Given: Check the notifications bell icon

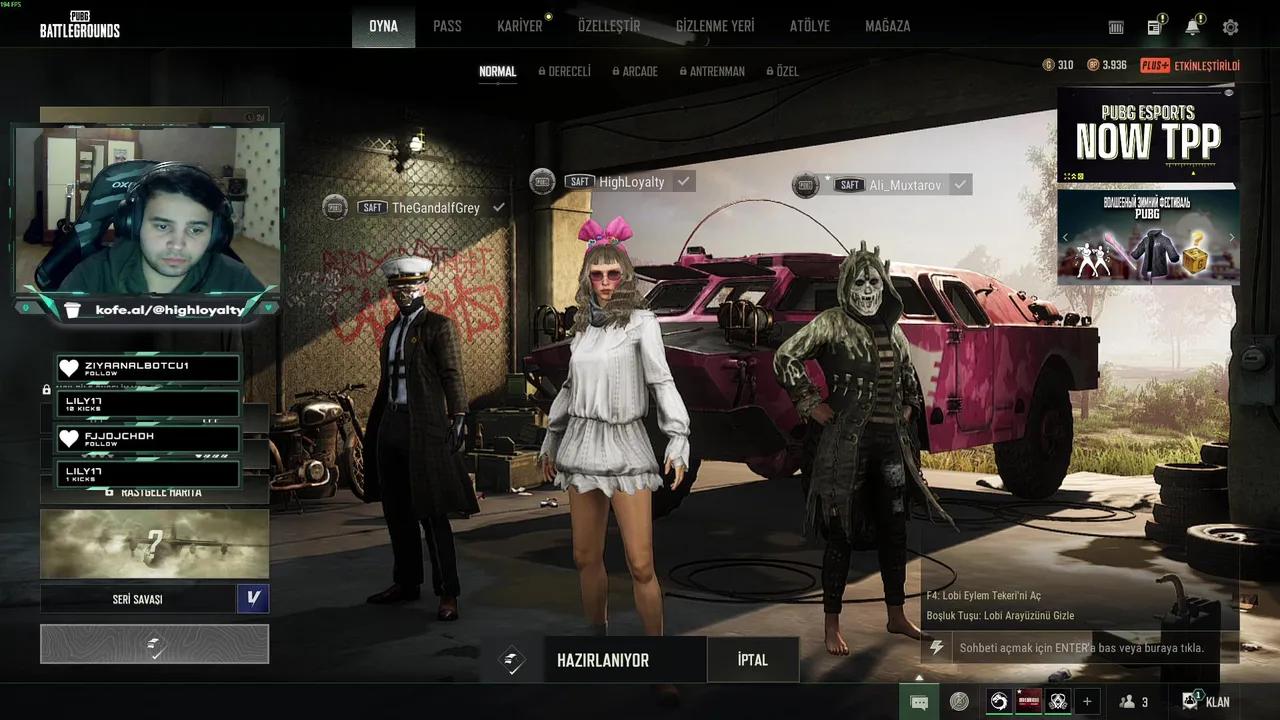Looking at the screenshot, I should tap(1192, 27).
